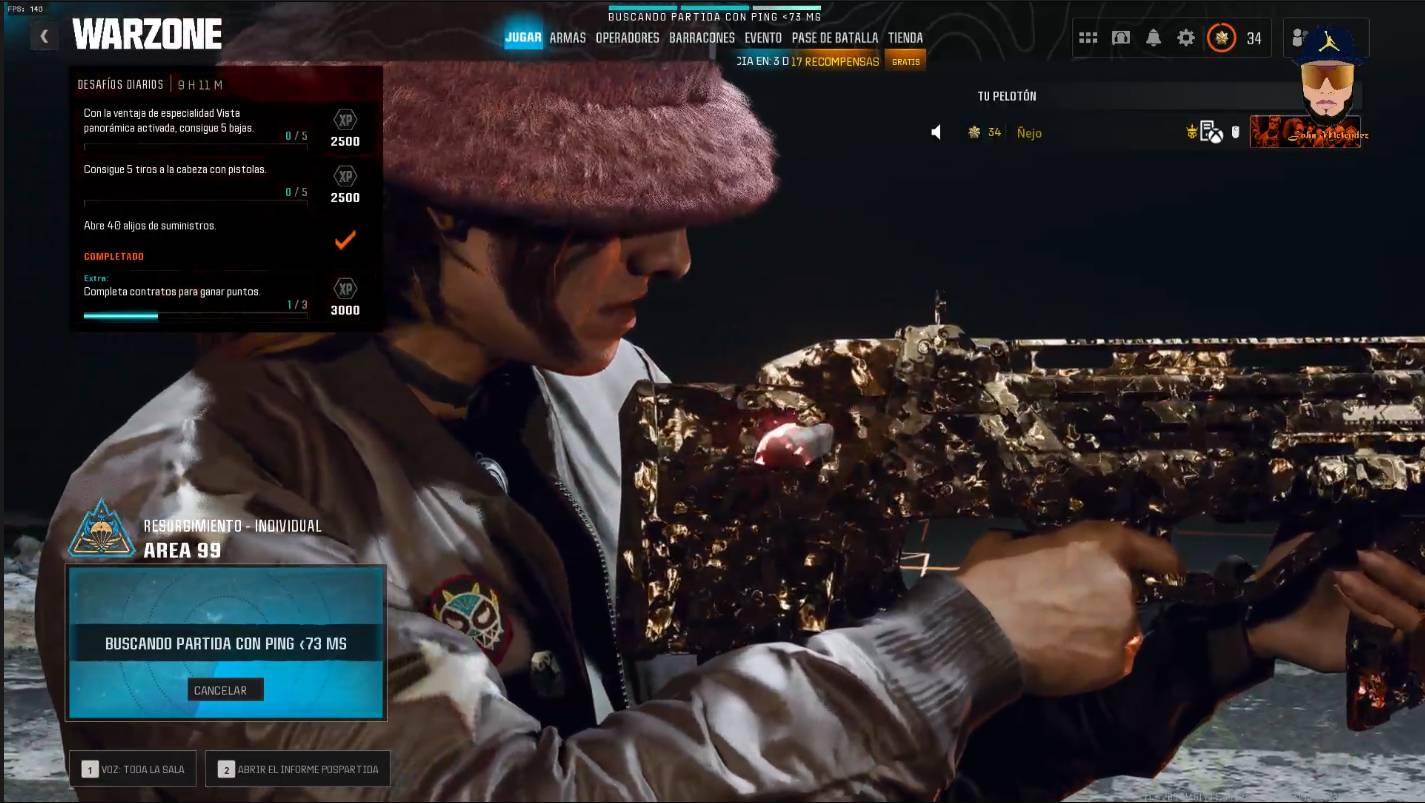Open the Tienda store tab

tap(905, 38)
